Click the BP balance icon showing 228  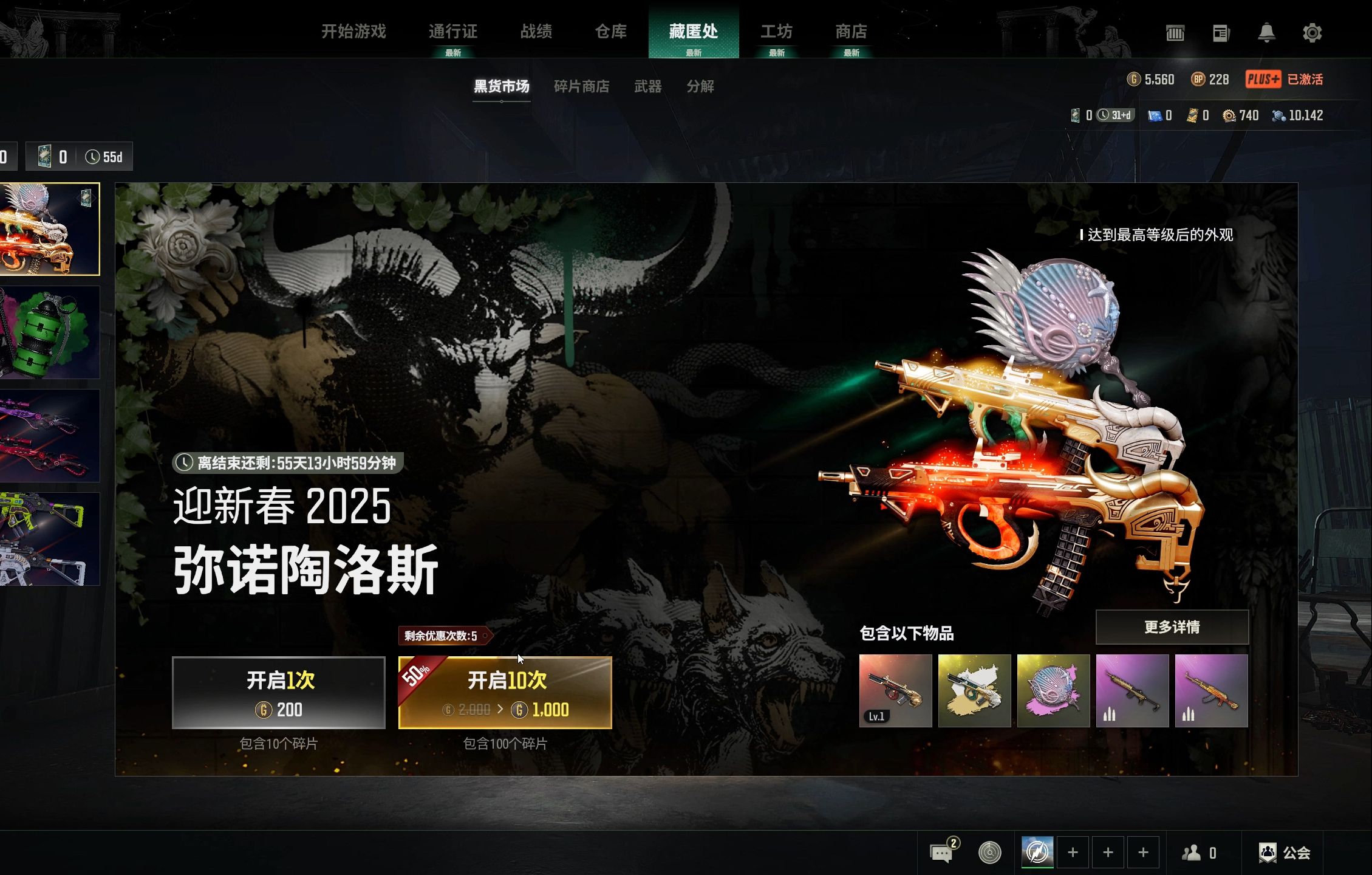point(1197,80)
